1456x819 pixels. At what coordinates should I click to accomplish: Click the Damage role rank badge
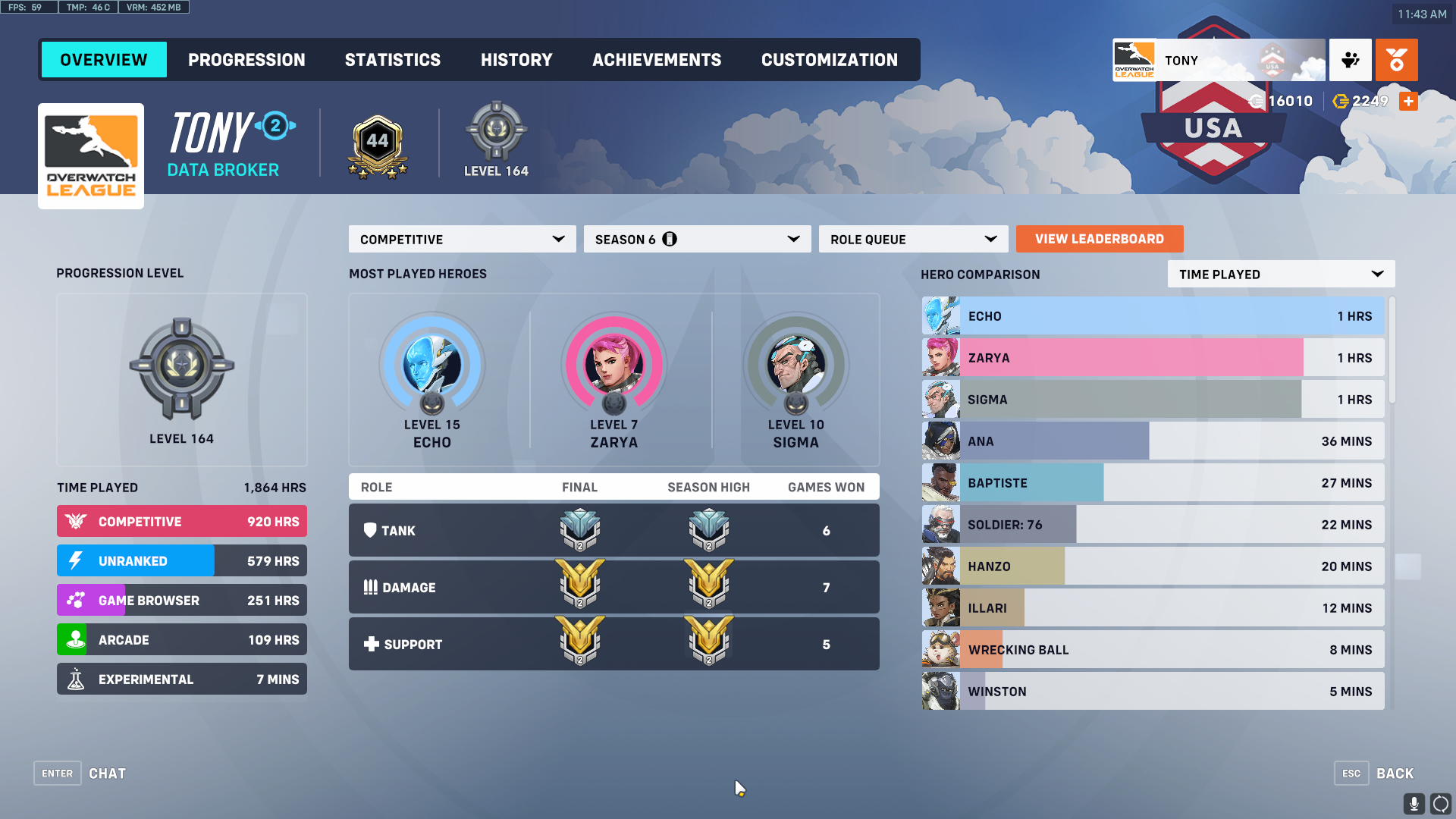(x=579, y=586)
